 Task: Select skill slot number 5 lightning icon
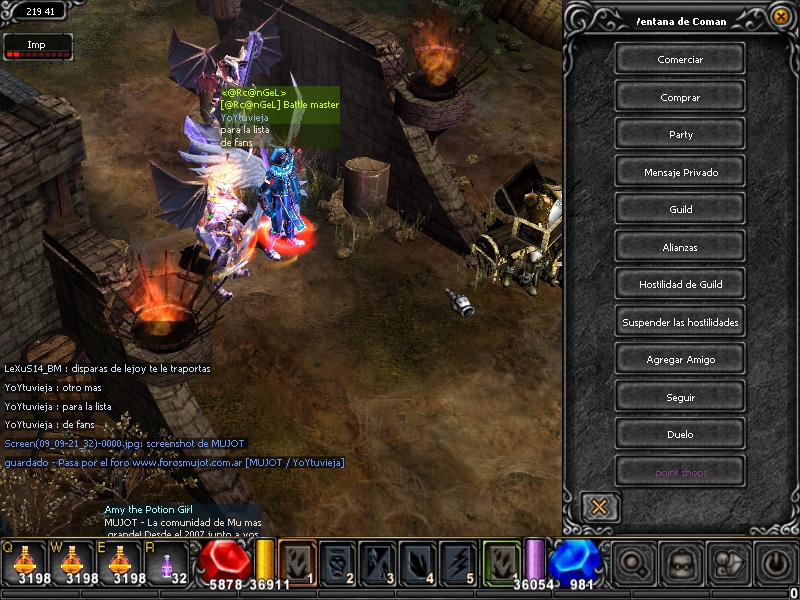pyautogui.click(x=458, y=562)
